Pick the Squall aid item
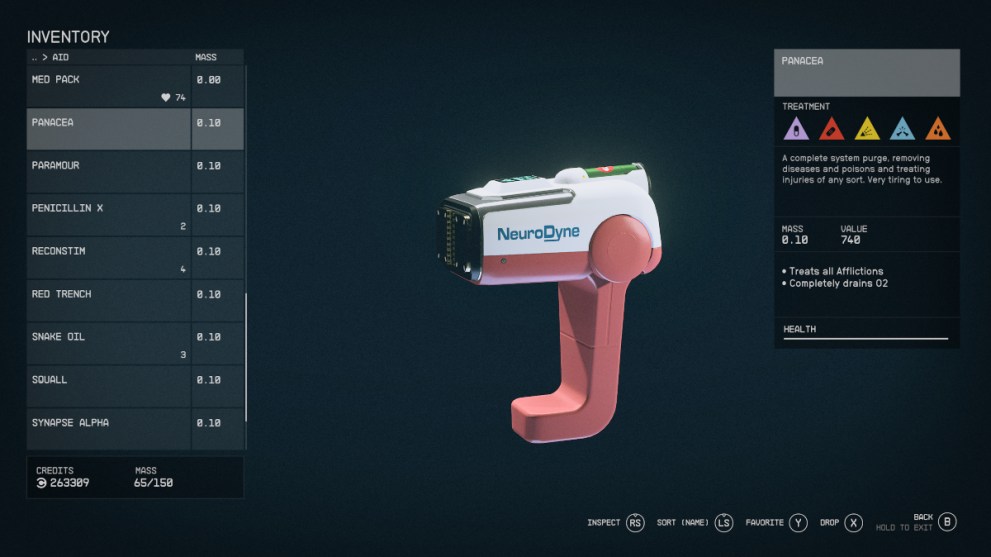This screenshot has height=557, width=991. [108, 386]
